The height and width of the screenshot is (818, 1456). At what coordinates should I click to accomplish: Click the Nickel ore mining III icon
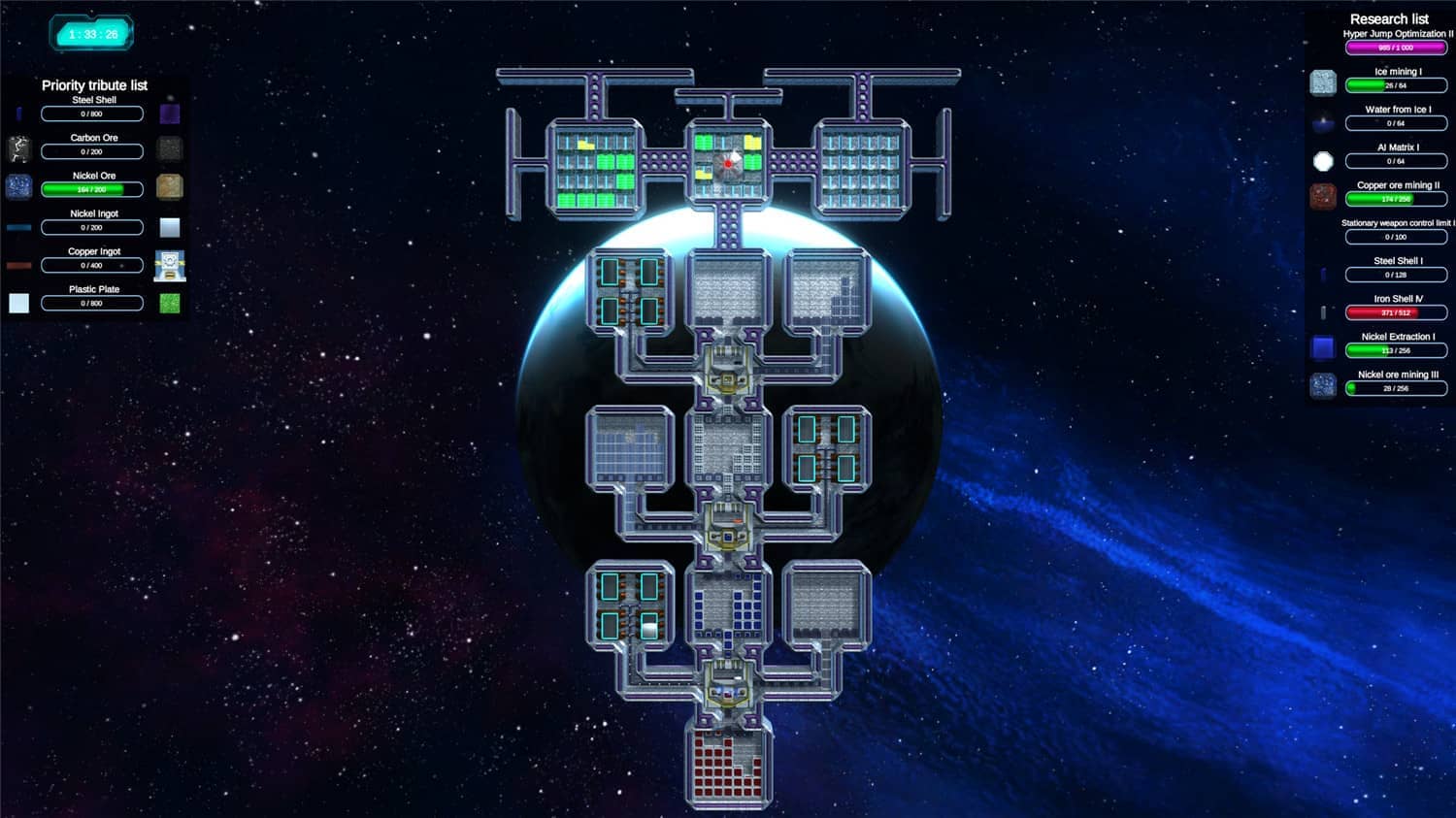point(1323,386)
